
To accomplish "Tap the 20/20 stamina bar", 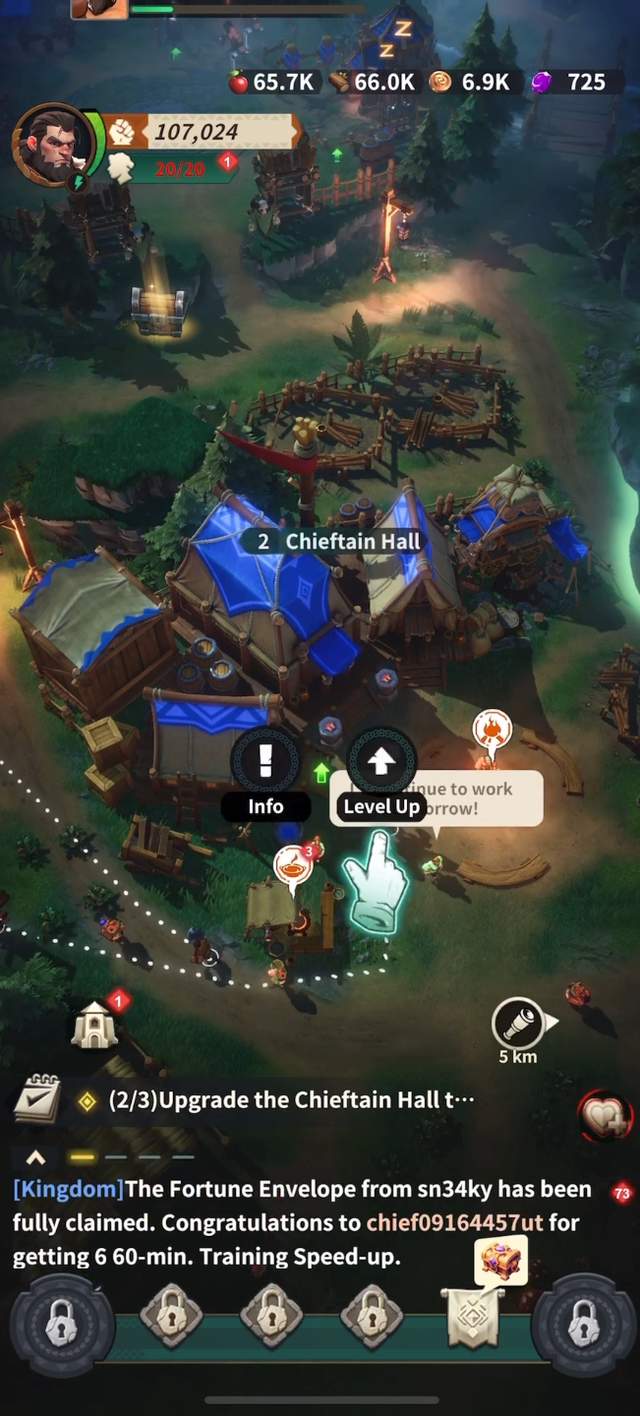I will pos(180,168).
